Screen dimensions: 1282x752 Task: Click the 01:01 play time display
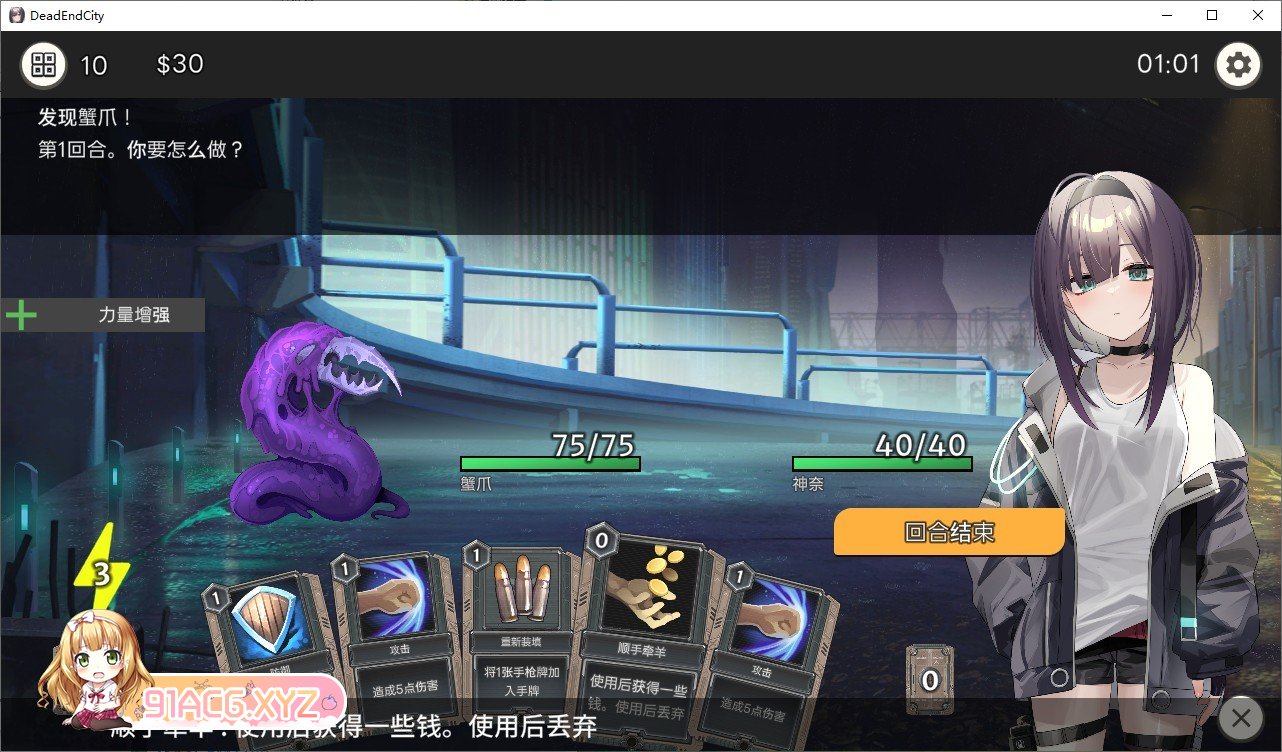pos(1168,63)
